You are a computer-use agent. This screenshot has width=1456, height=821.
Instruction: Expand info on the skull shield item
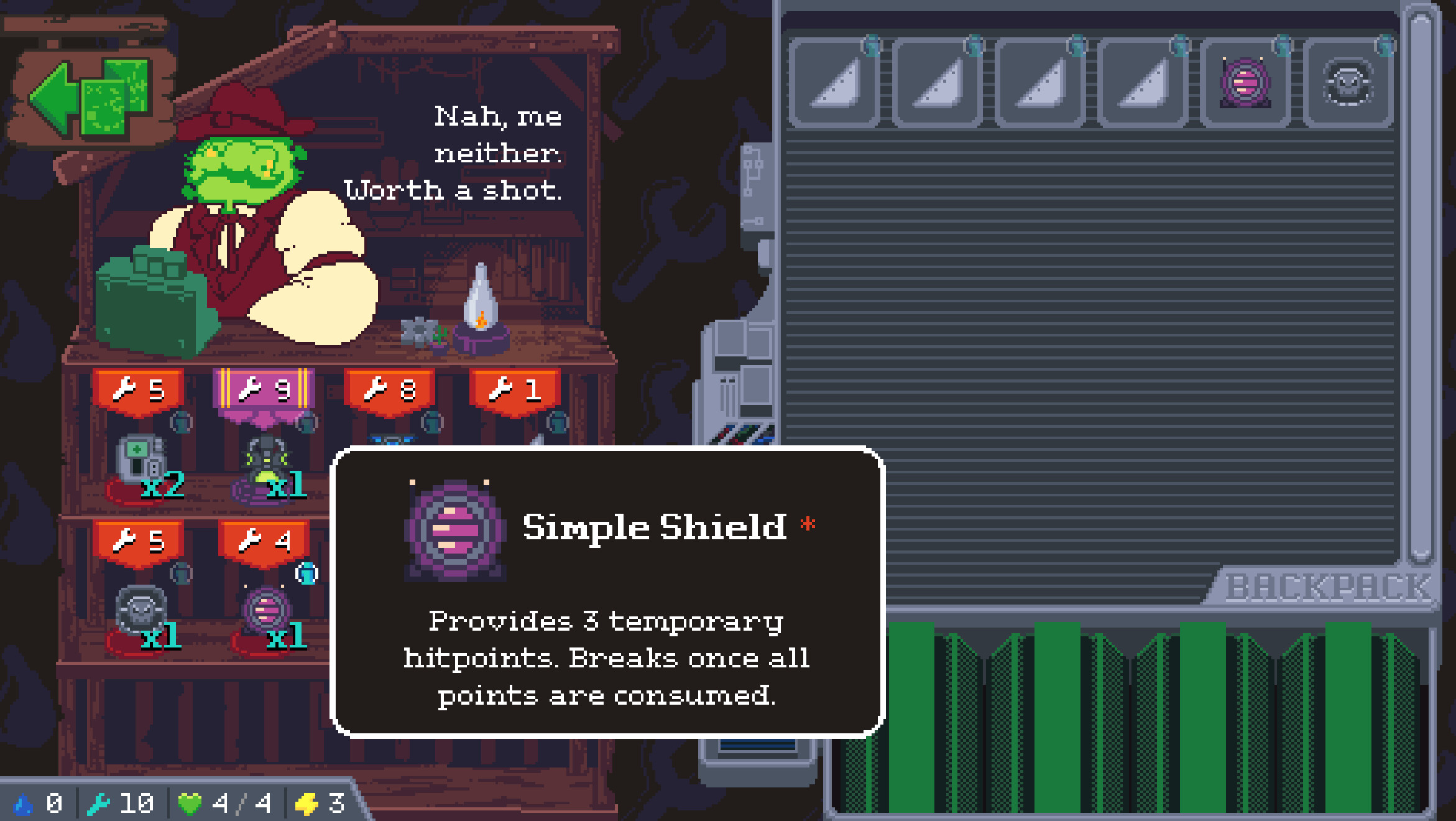click(x=180, y=574)
